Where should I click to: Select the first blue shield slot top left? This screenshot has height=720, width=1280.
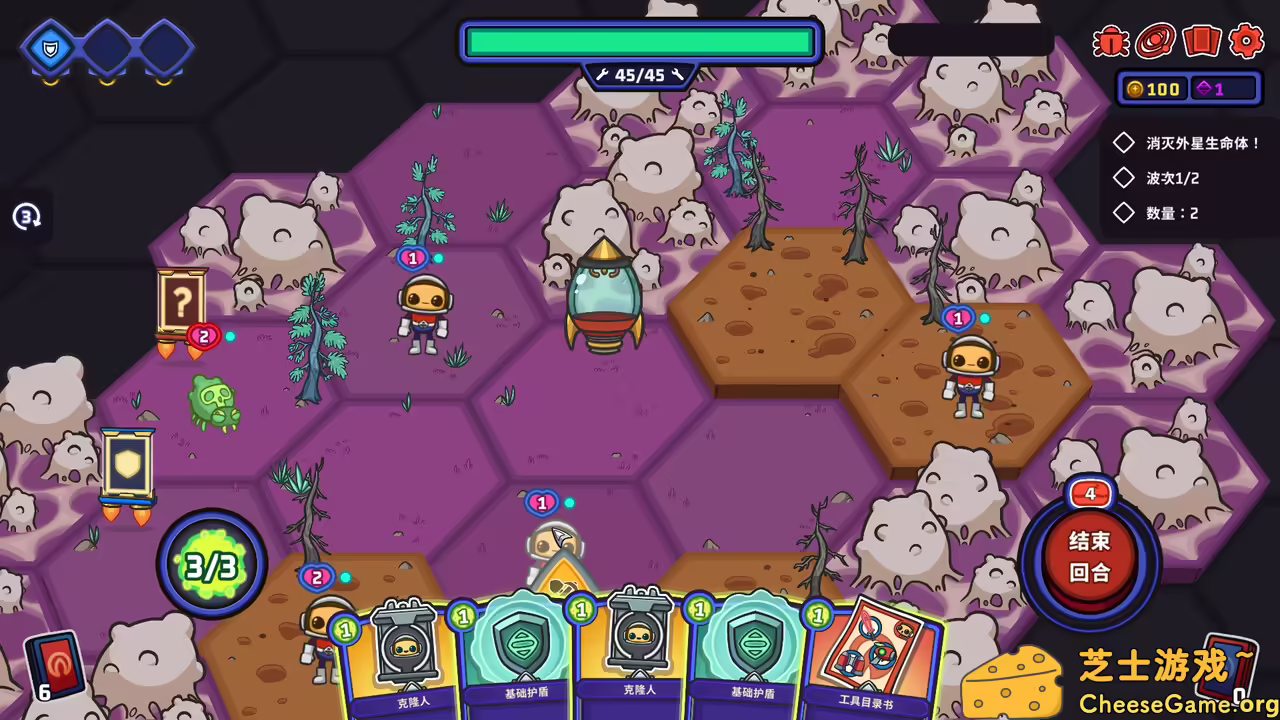[50, 47]
